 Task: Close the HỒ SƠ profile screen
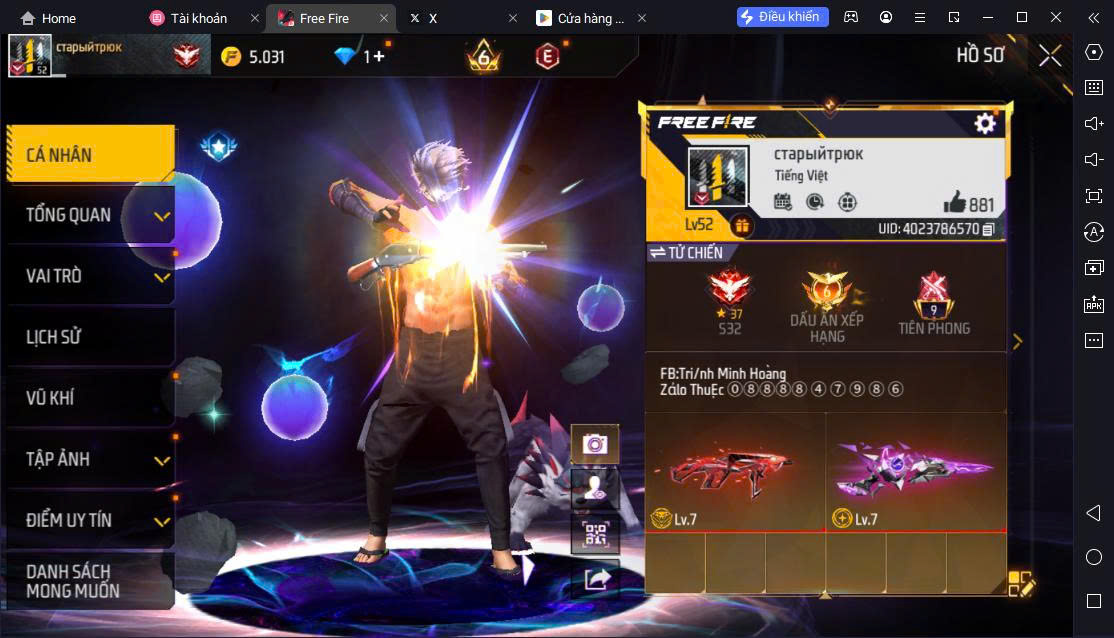[1050, 56]
